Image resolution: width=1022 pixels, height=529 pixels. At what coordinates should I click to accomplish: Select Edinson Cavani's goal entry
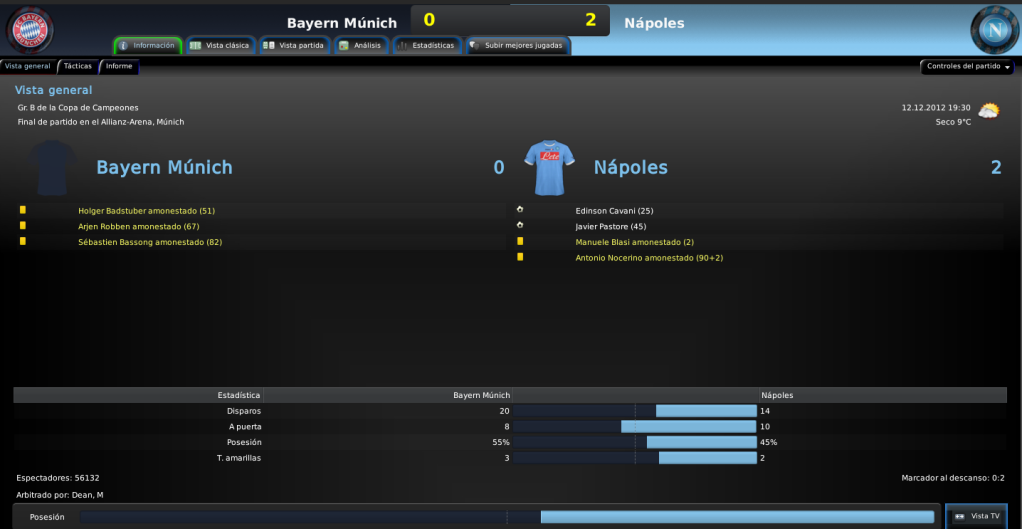(614, 211)
